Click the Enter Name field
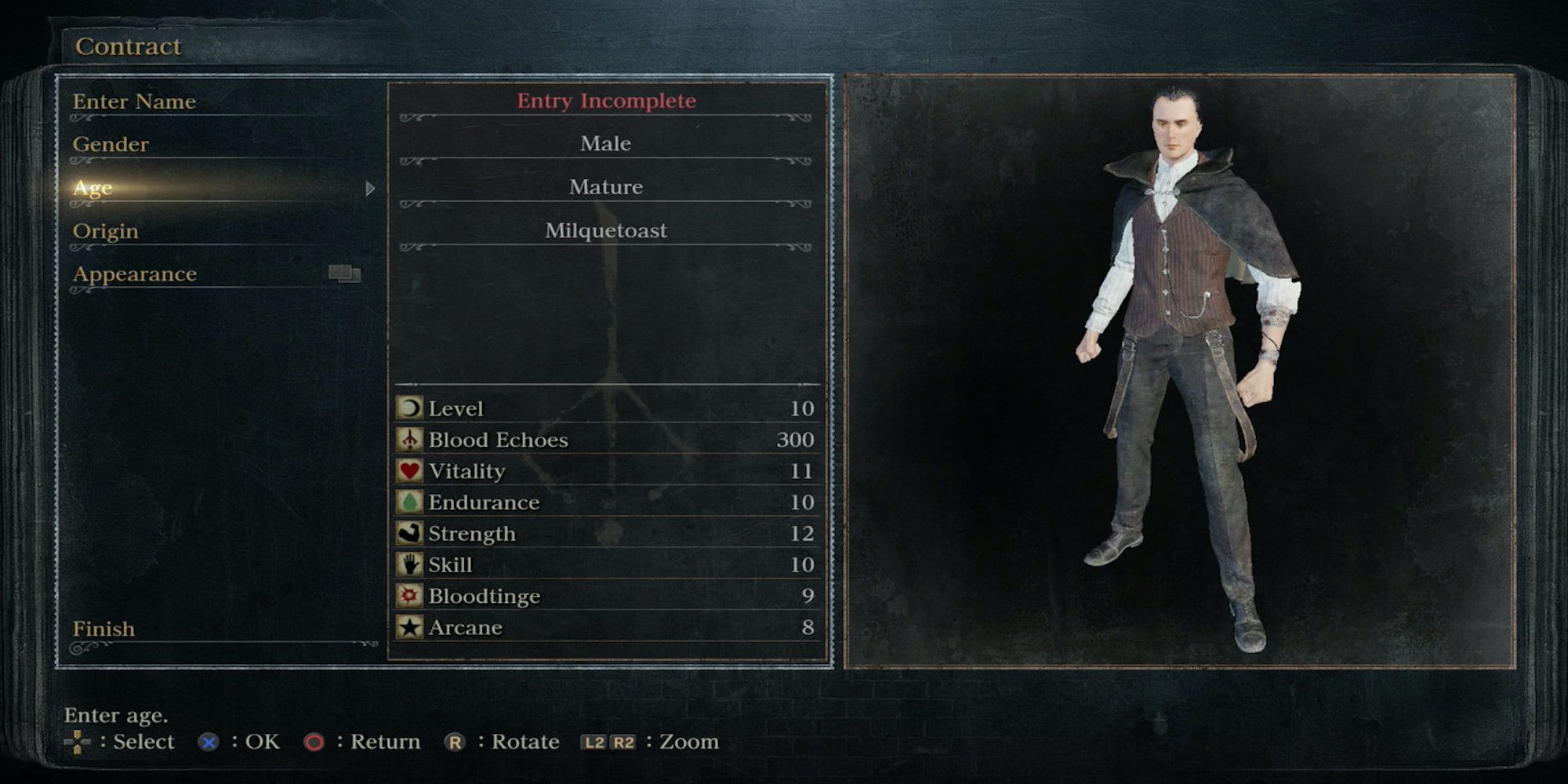1568x784 pixels. pyautogui.click(x=133, y=101)
